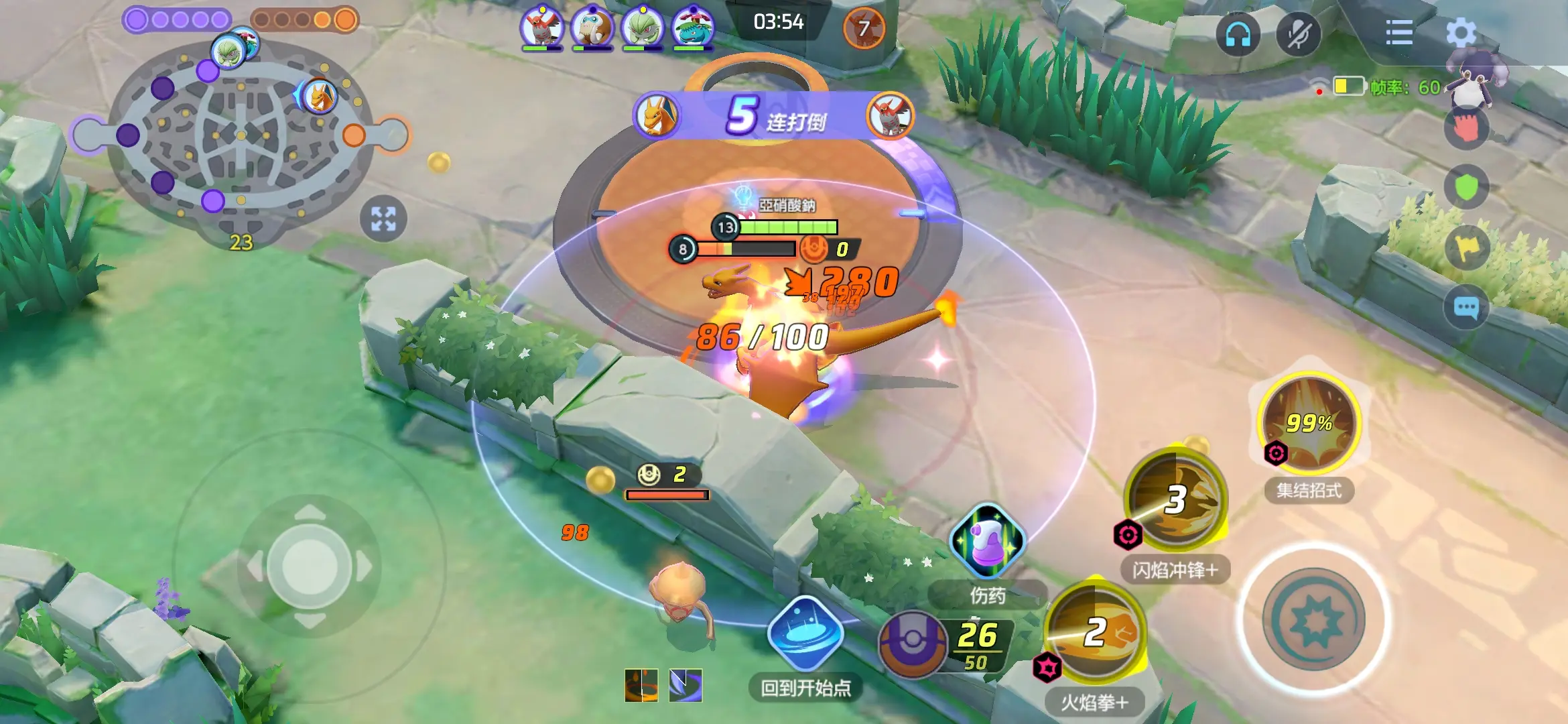Expand the minimap view

(x=383, y=219)
